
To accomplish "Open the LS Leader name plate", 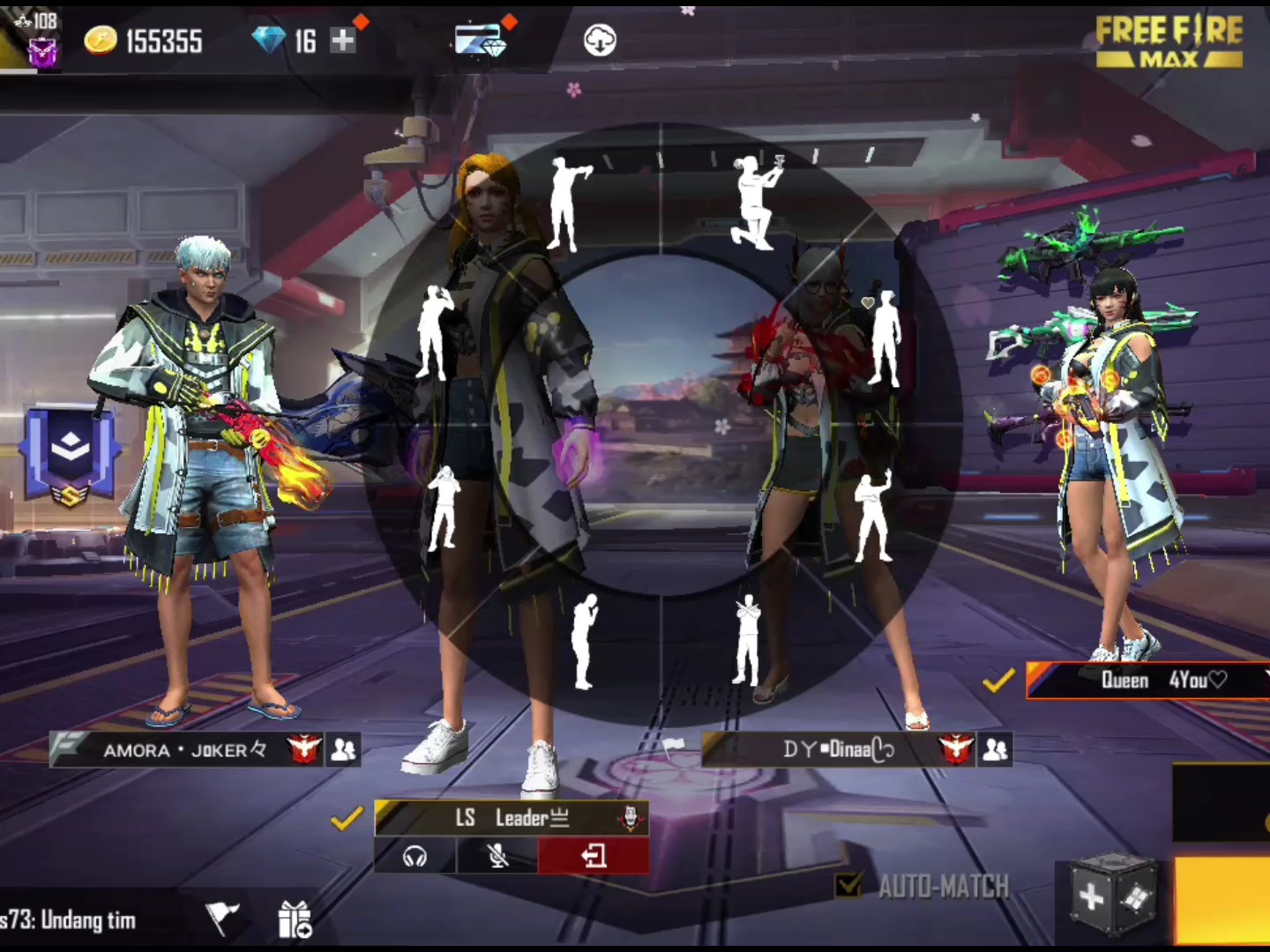I will [x=512, y=818].
